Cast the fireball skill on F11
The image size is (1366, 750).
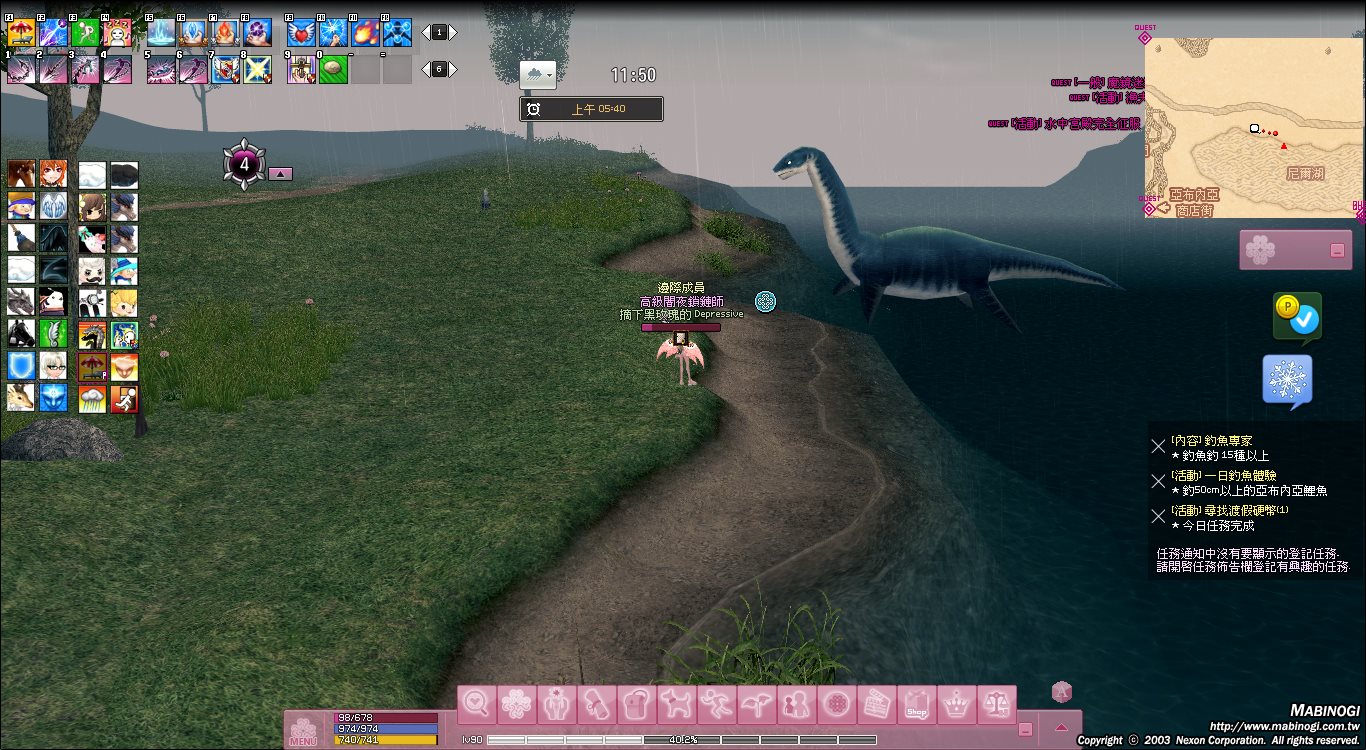point(365,33)
